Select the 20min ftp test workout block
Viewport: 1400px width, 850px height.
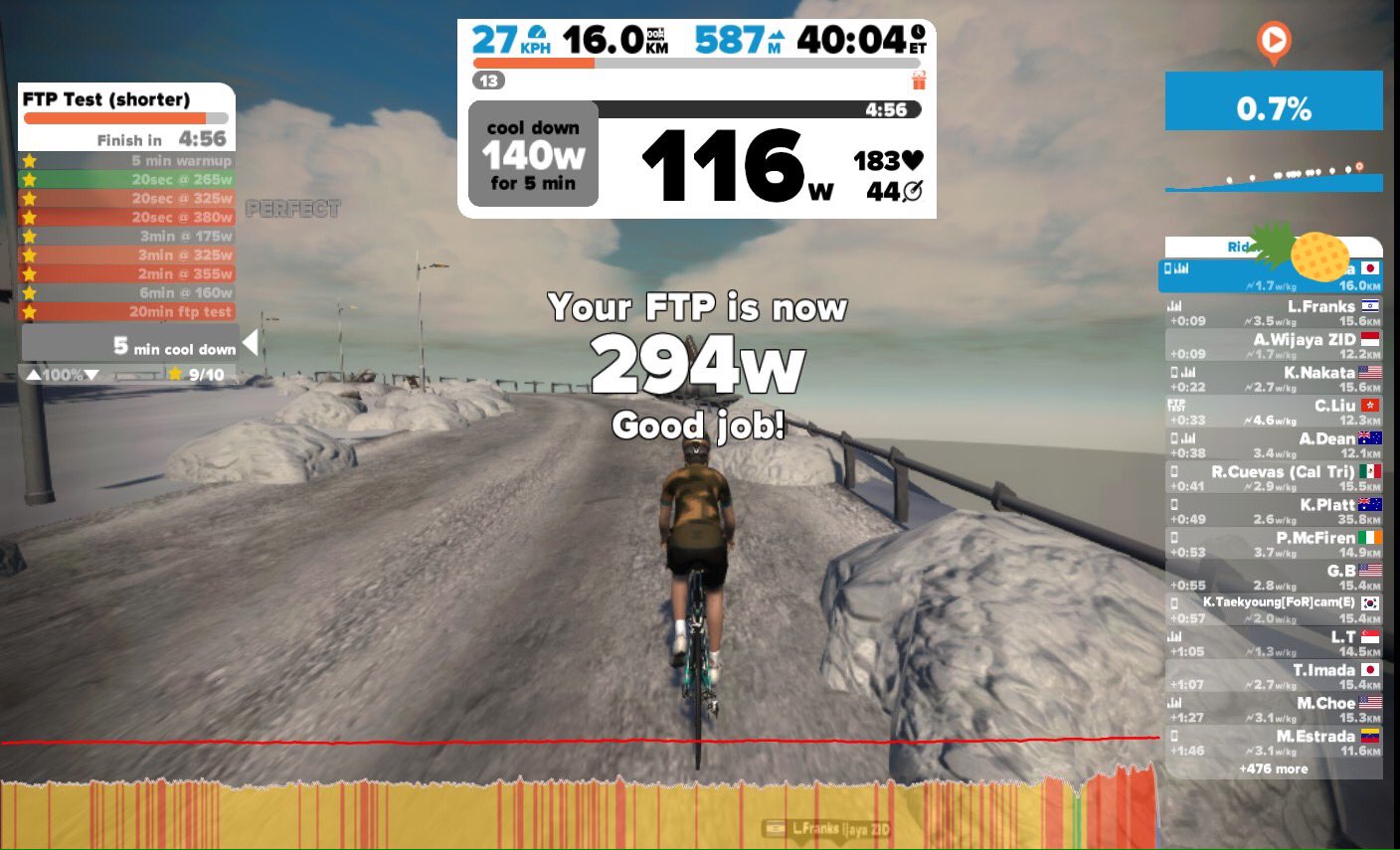[x=127, y=311]
